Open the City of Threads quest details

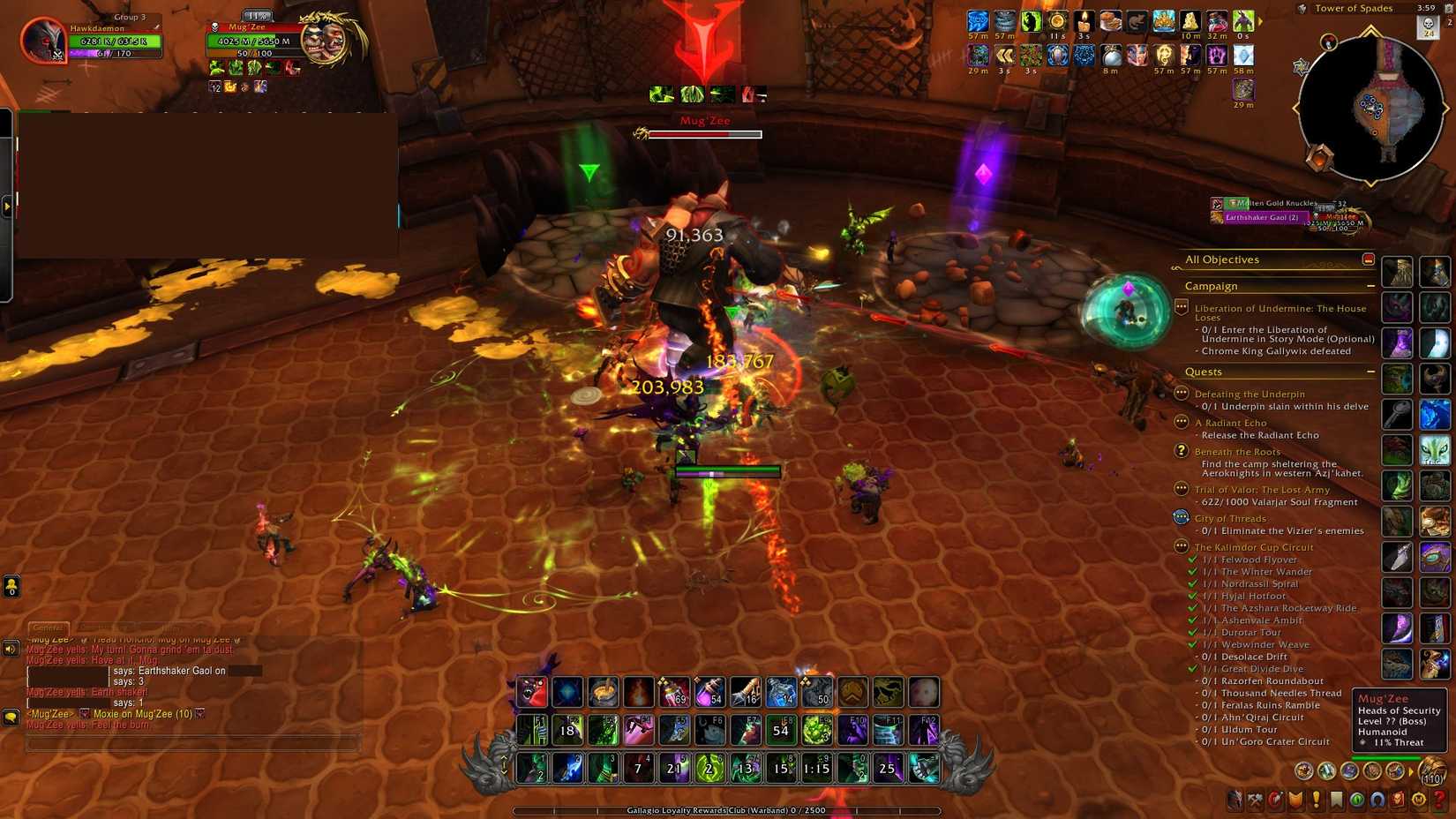(1229, 518)
